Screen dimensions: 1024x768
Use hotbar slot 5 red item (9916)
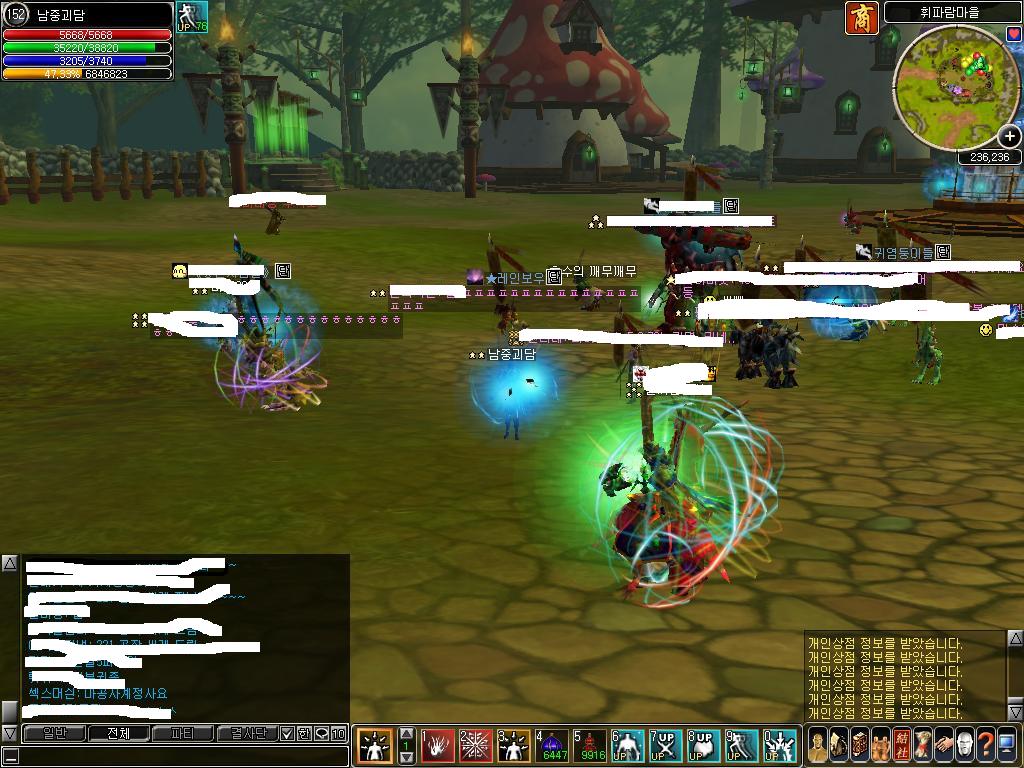591,746
